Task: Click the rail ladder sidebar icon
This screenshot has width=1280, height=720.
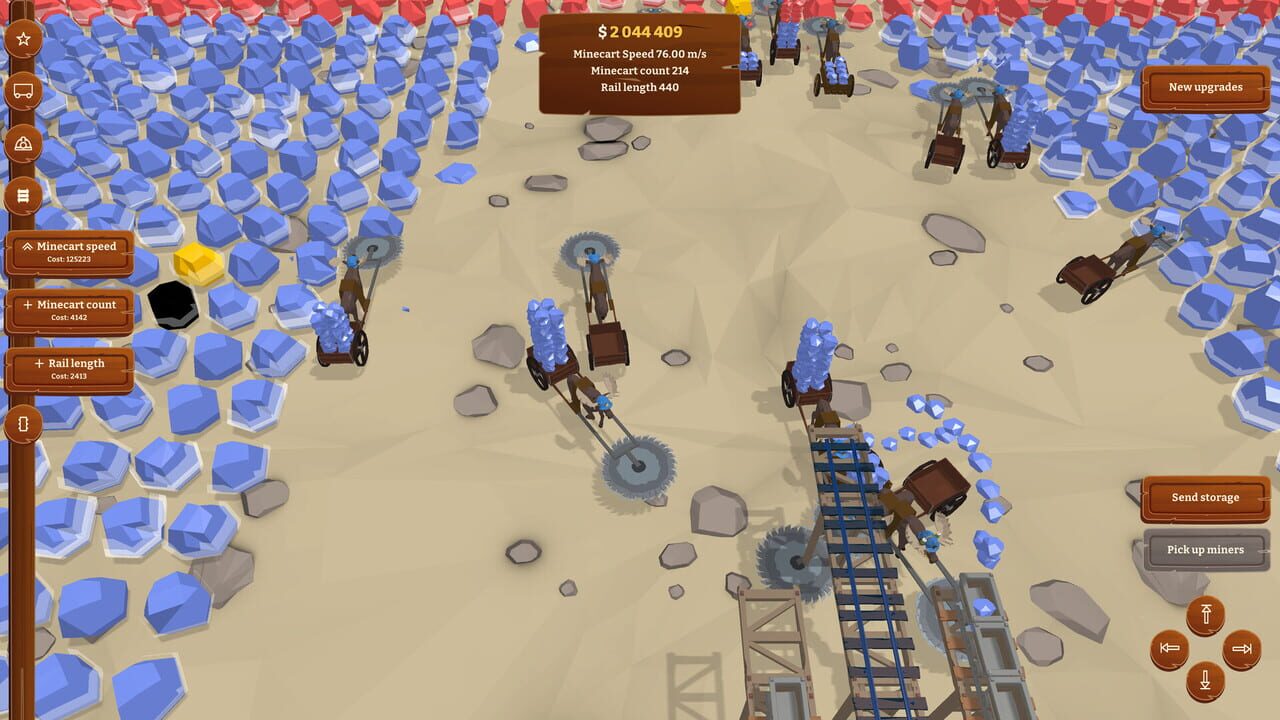Action: [x=23, y=196]
